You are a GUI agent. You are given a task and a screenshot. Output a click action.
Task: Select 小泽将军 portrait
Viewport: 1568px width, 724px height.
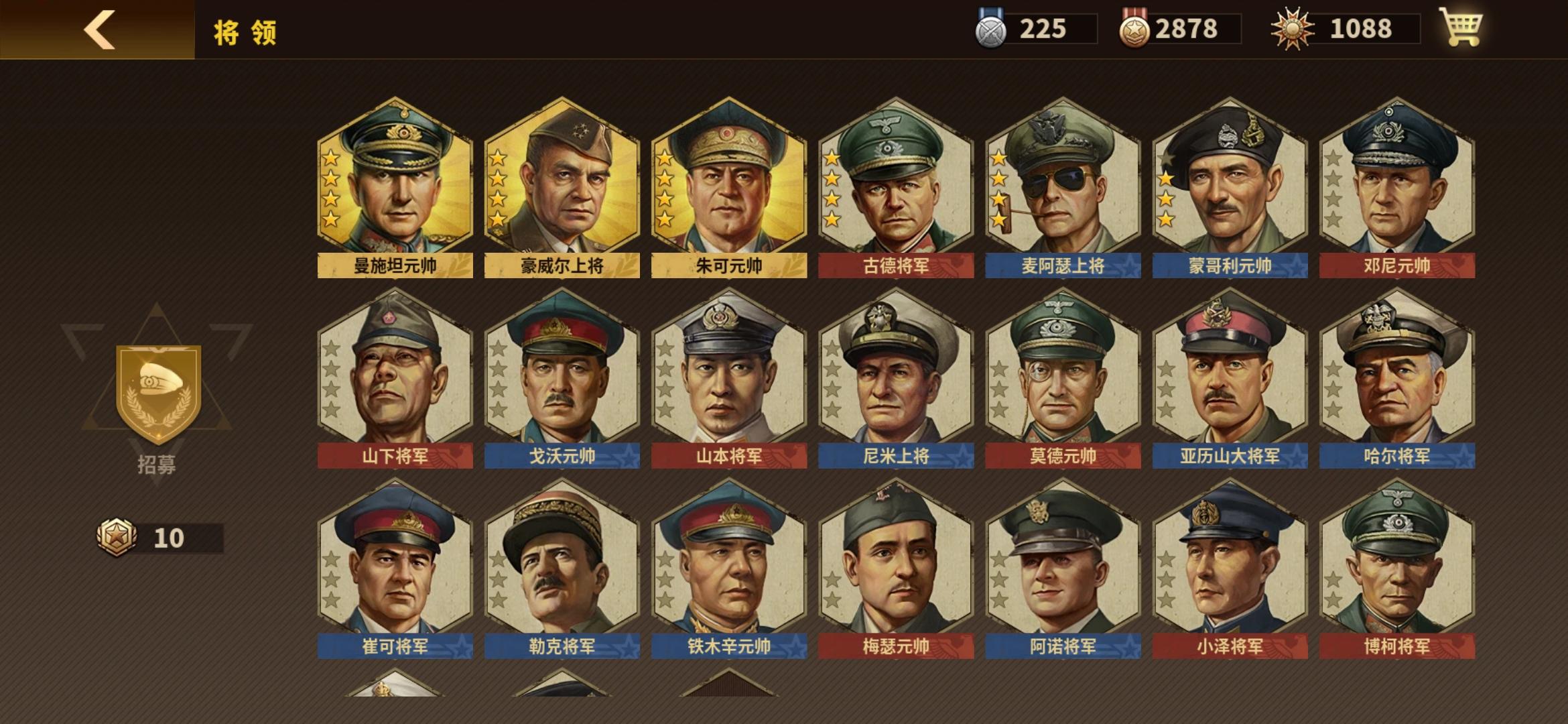(x=1229, y=566)
